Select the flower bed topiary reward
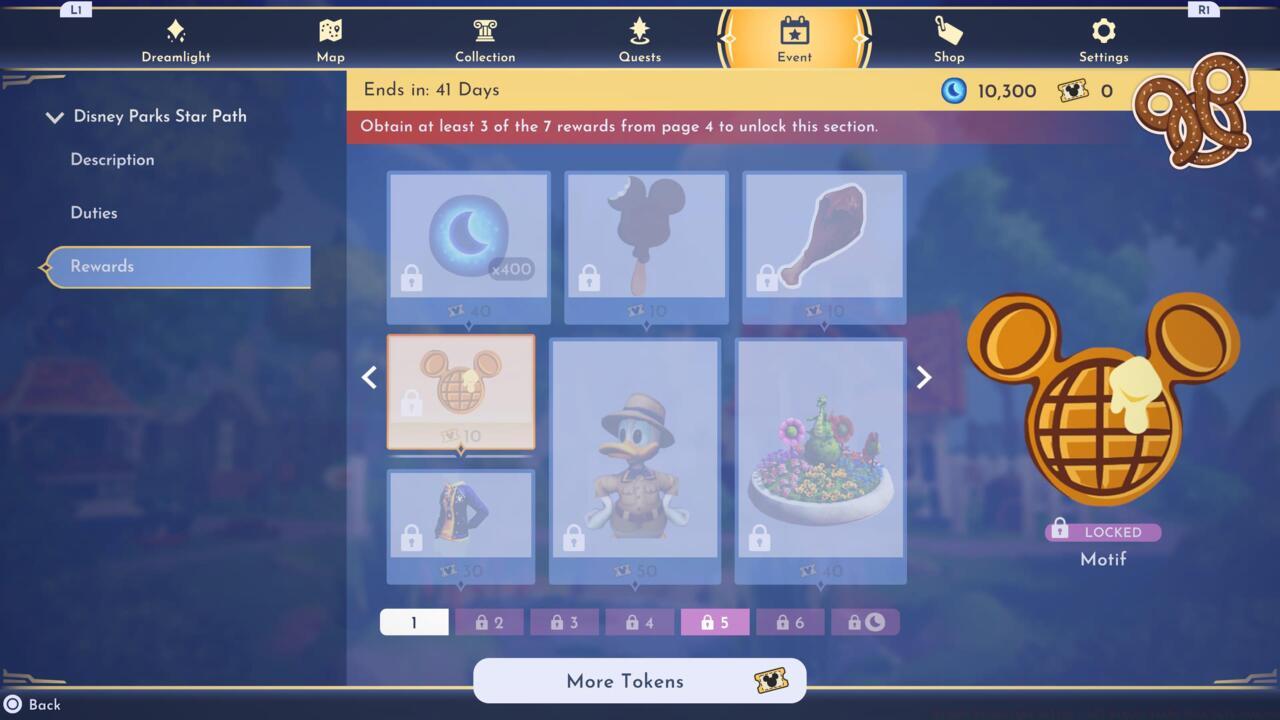The height and width of the screenshot is (720, 1280). pyautogui.click(x=822, y=460)
